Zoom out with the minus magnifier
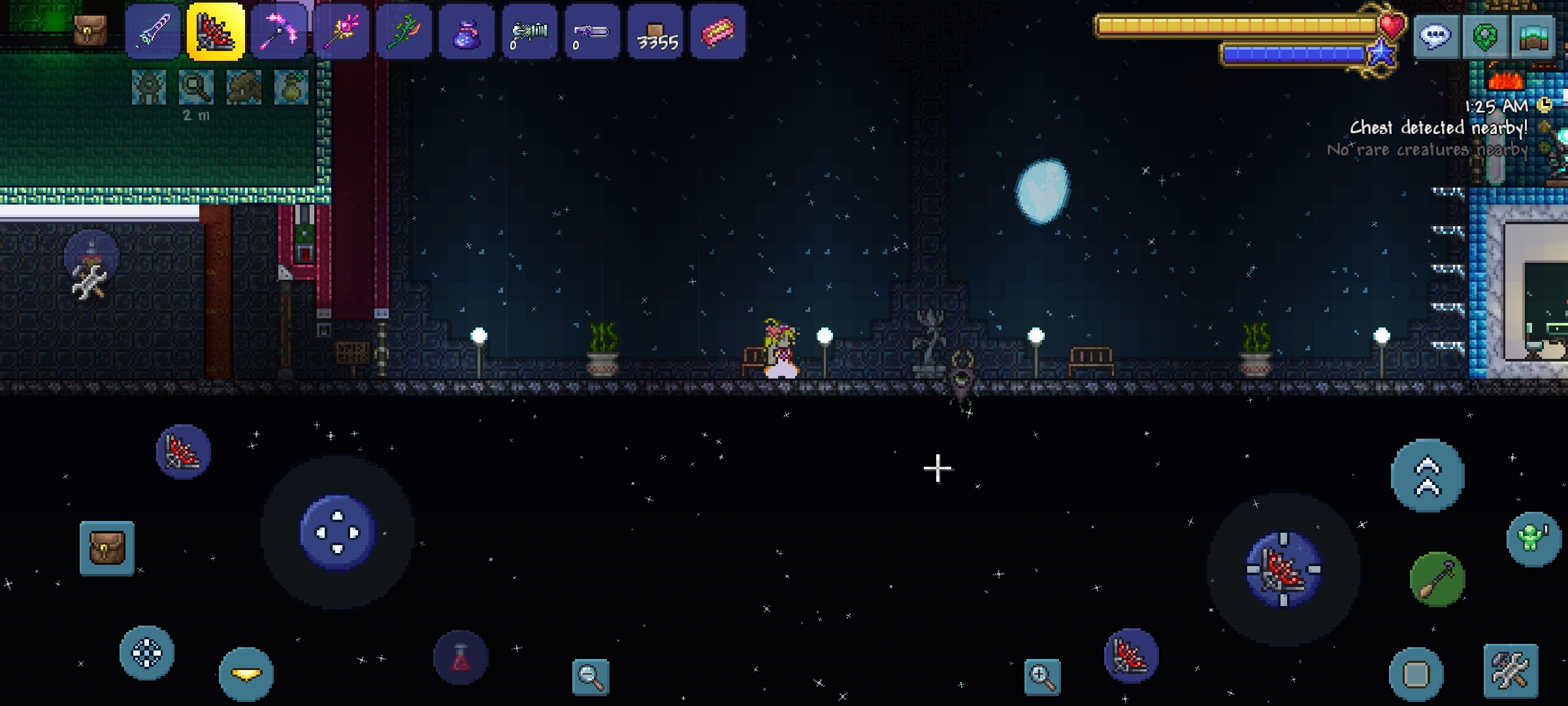 coord(591,677)
